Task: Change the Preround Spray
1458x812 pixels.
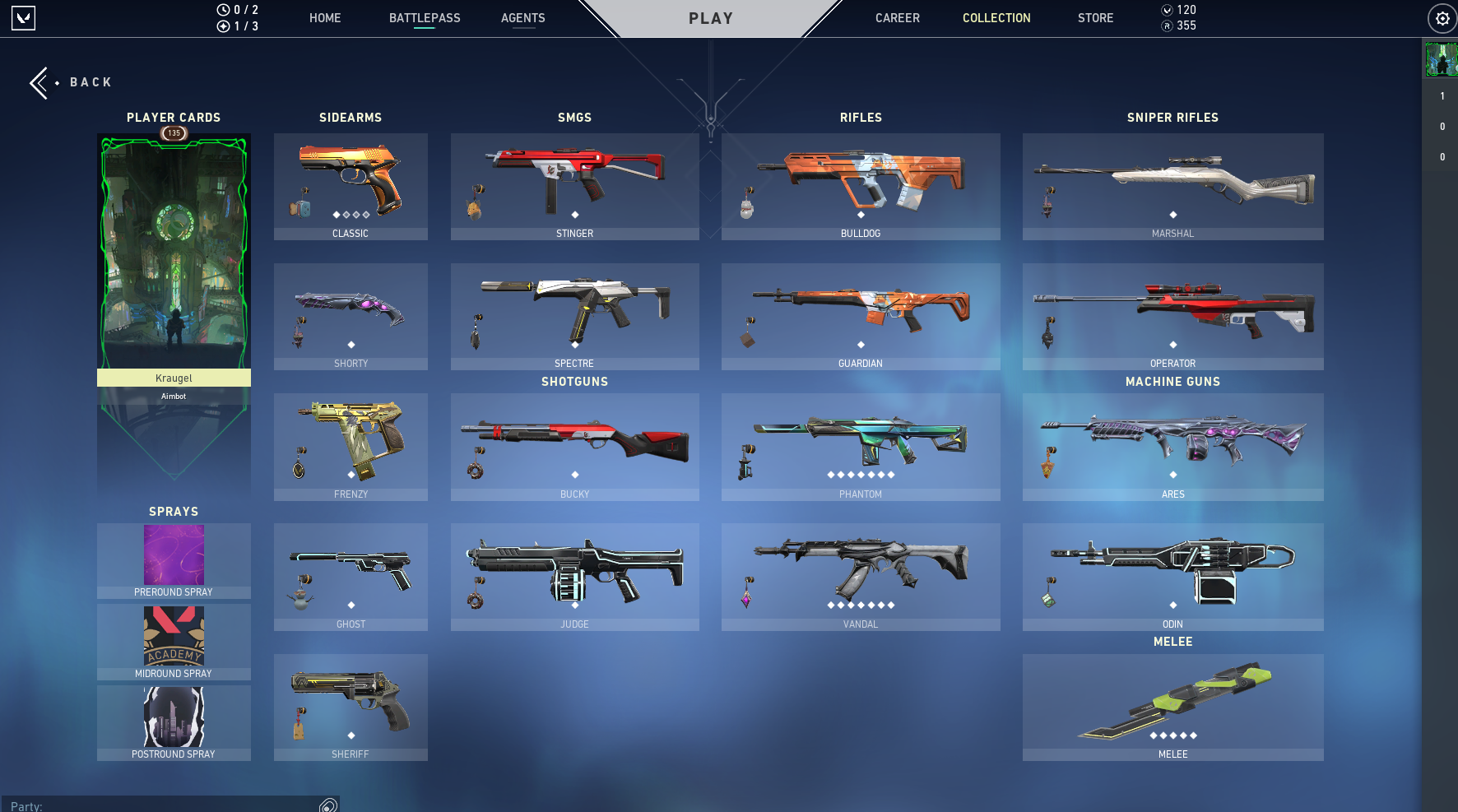Action: 174,561
